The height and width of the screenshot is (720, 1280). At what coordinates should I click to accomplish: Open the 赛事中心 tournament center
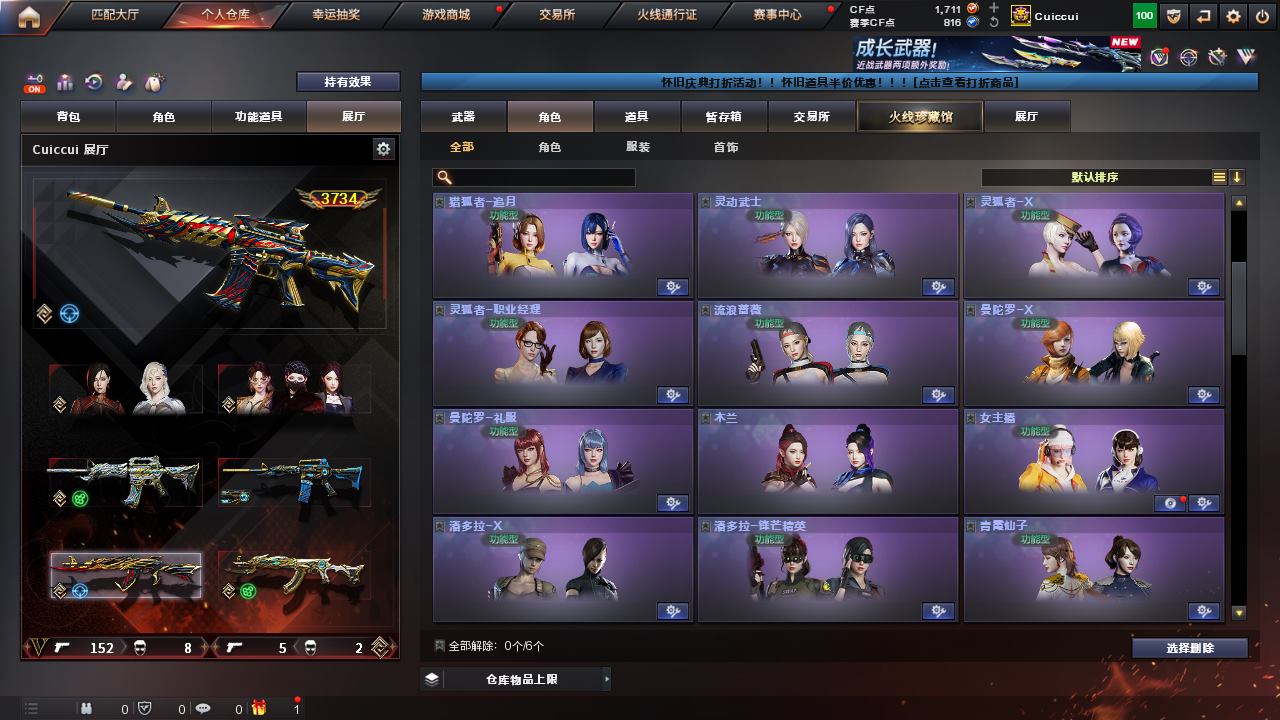(x=777, y=15)
